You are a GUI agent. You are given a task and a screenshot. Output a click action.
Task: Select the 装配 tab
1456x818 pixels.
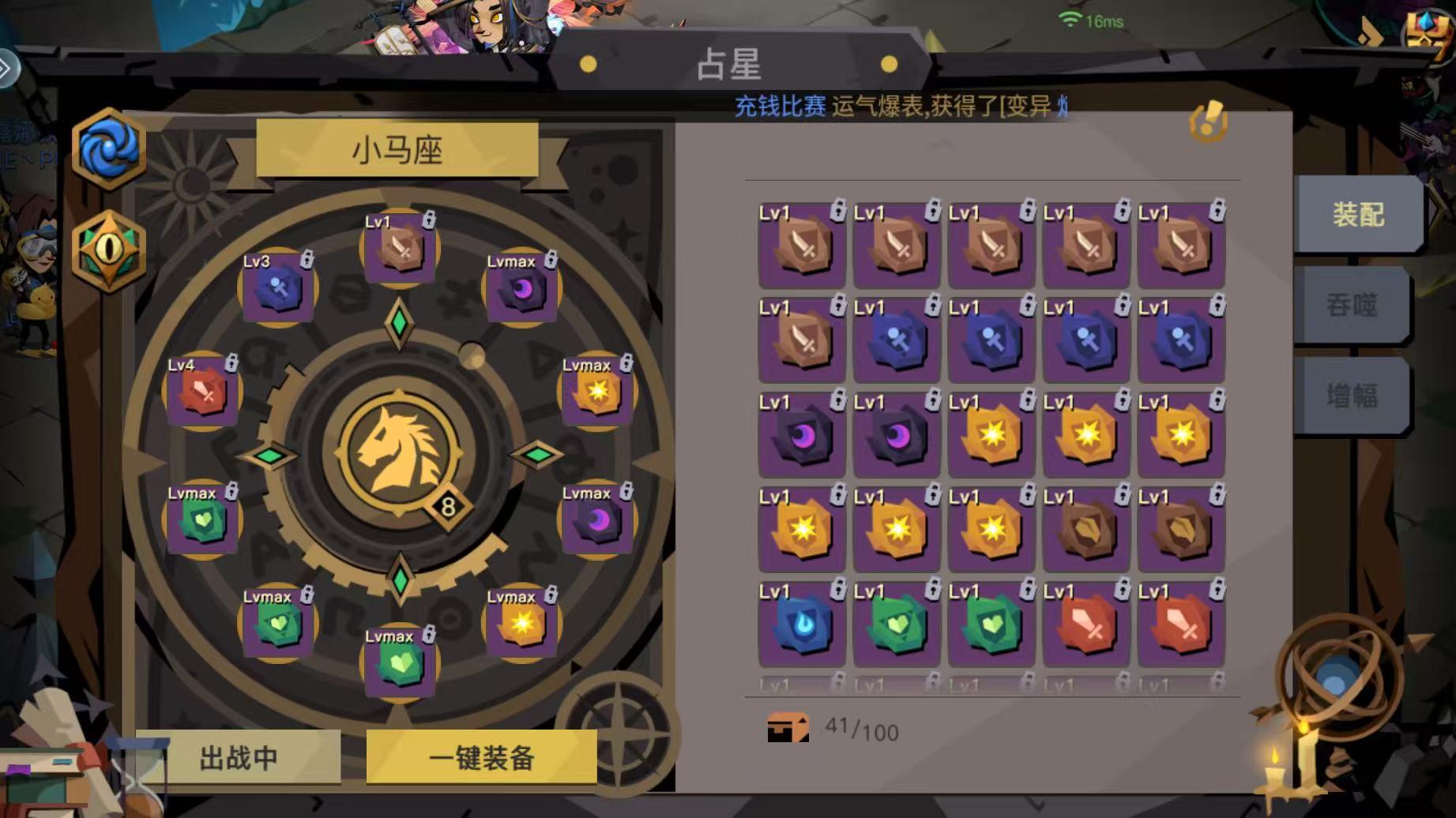pos(1356,212)
